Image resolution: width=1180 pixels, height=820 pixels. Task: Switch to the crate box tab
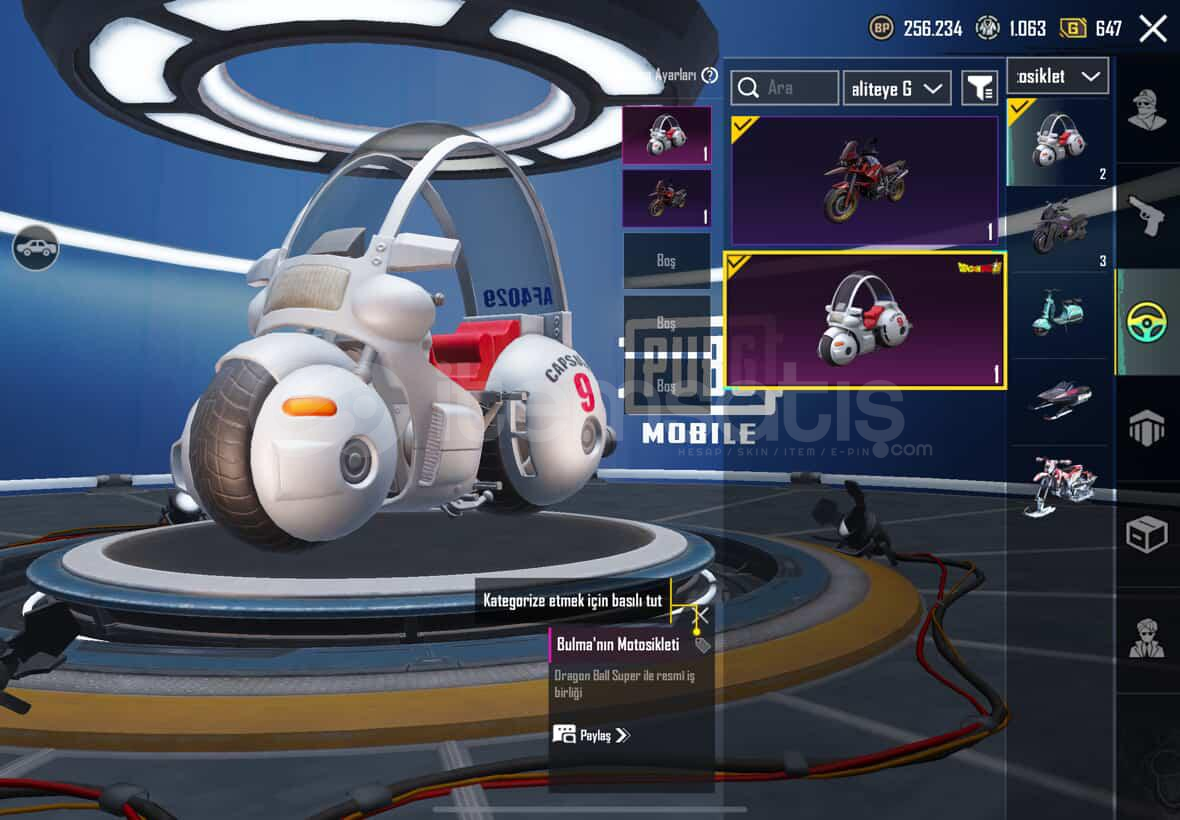pyautogui.click(x=1147, y=534)
